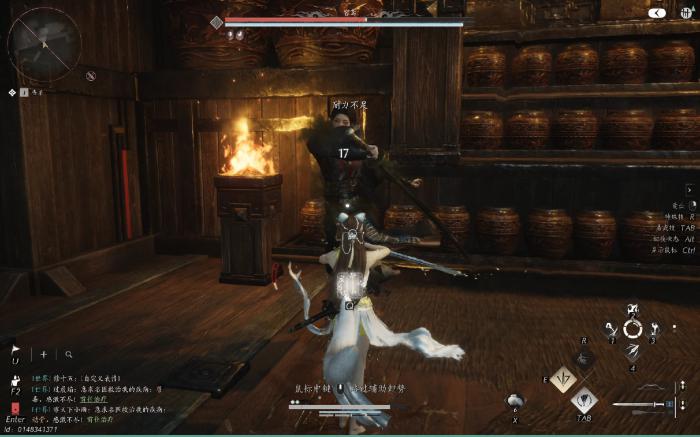Select the central ring icon in the item wheel
The width and height of the screenshot is (700, 437).
632,329
